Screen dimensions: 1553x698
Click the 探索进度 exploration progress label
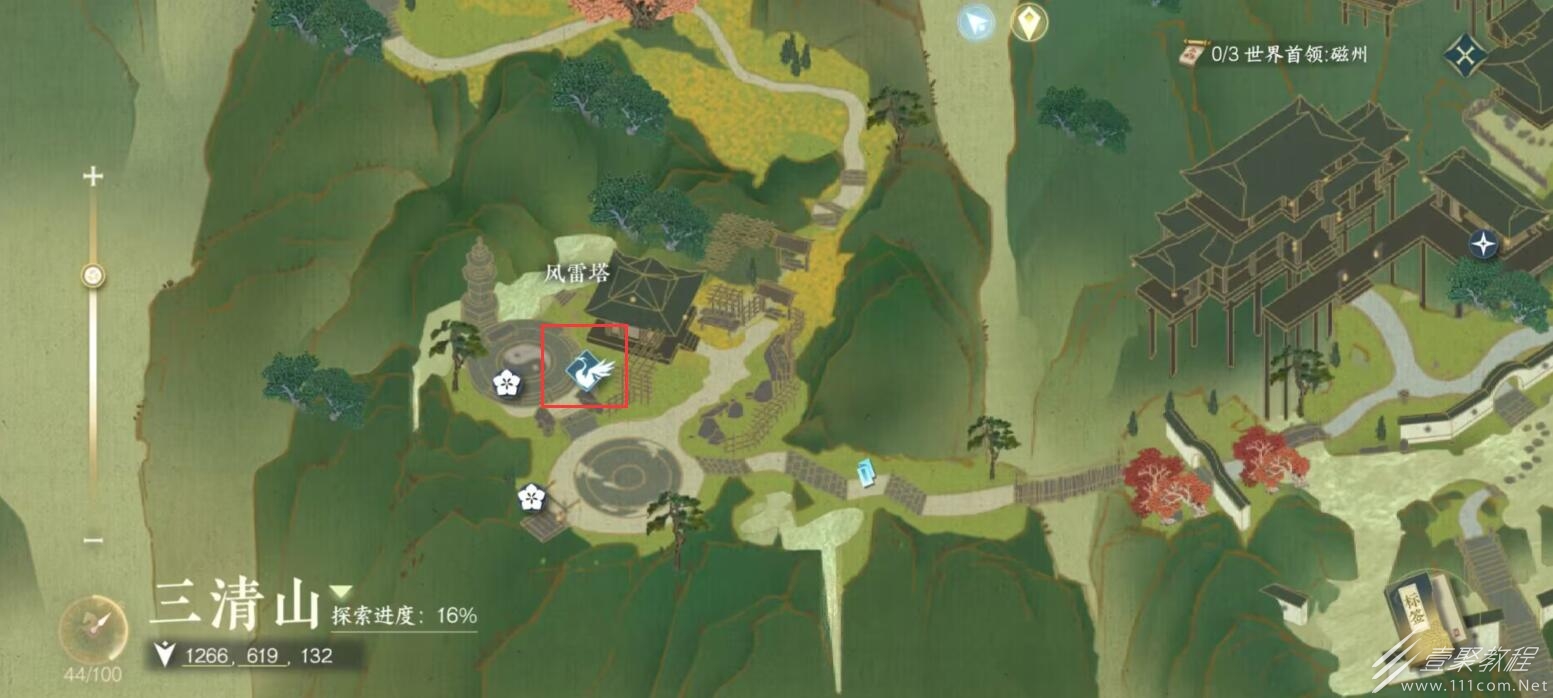[x=404, y=616]
